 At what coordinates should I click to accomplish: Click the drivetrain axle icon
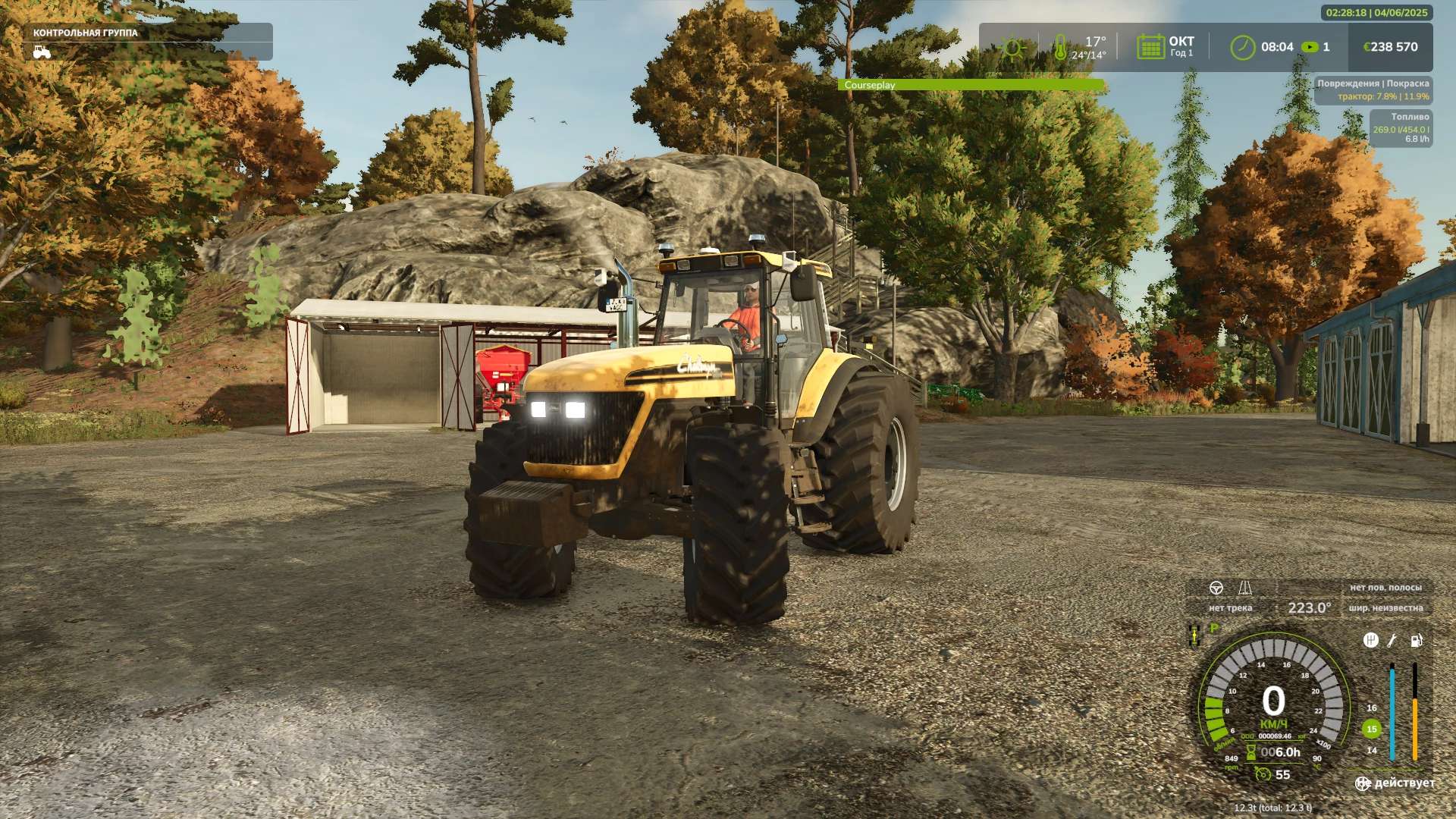pos(1194,635)
